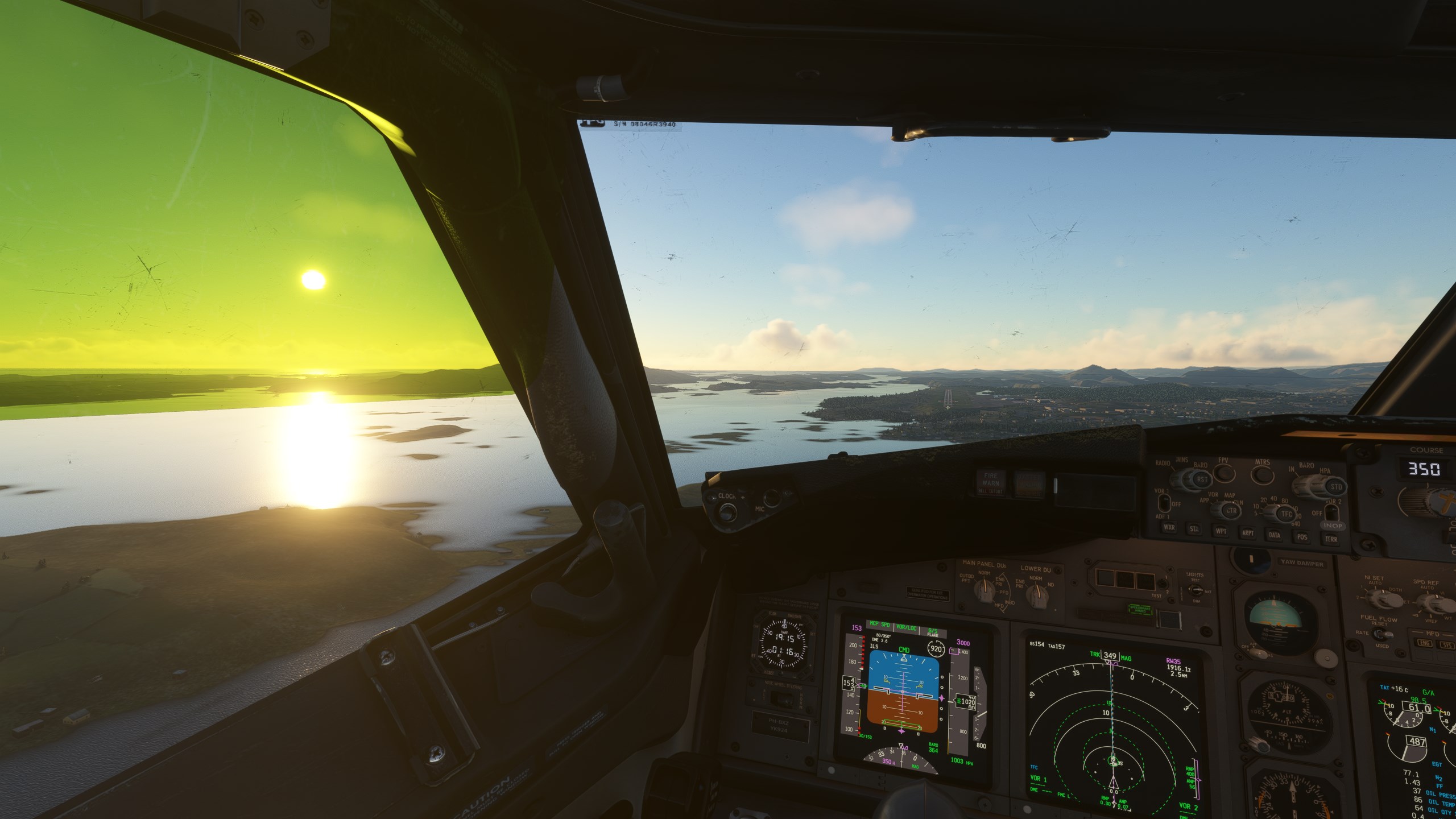The height and width of the screenshot is (819, 1456).
Task: Click the STA stations map button
Action: tap(1195, 530)
